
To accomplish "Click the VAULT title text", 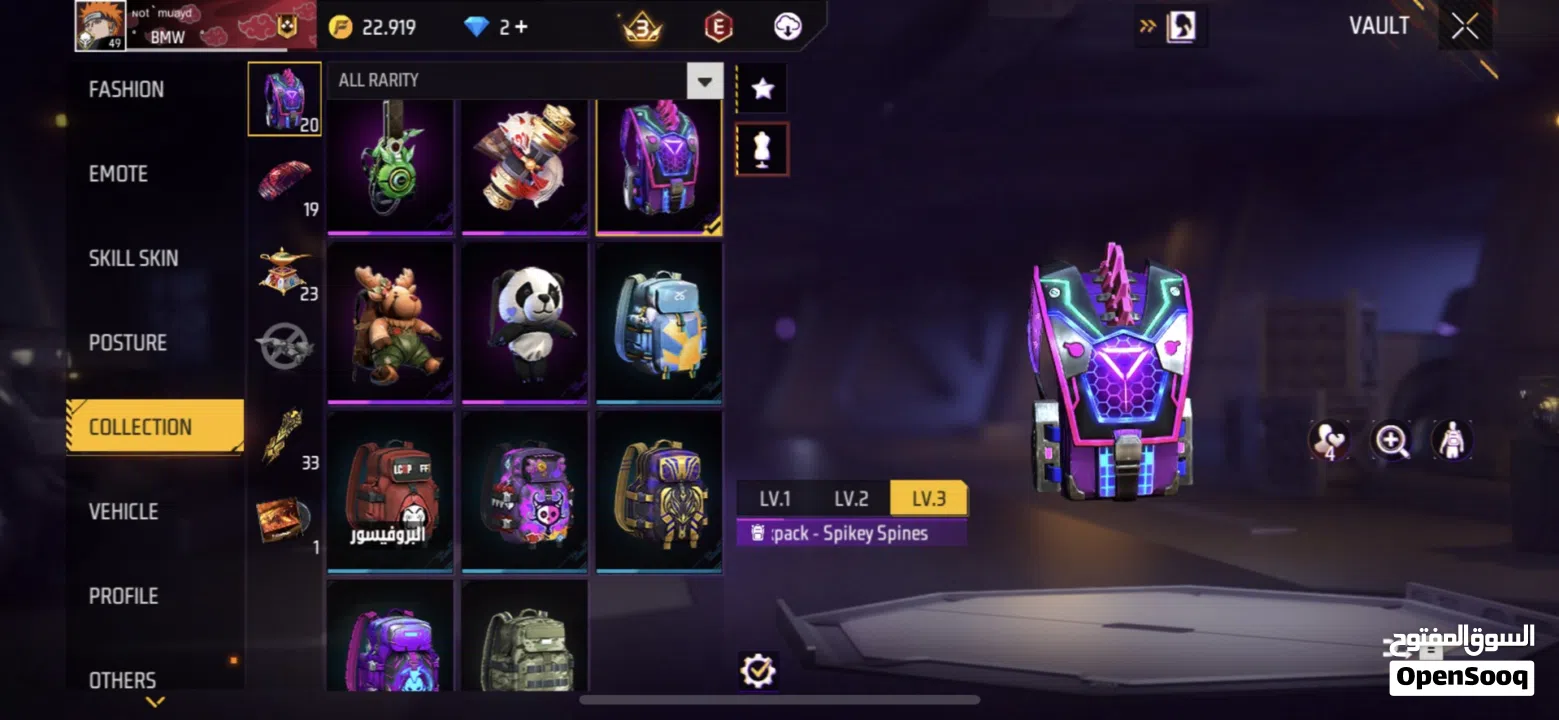I will (1379, 25).
